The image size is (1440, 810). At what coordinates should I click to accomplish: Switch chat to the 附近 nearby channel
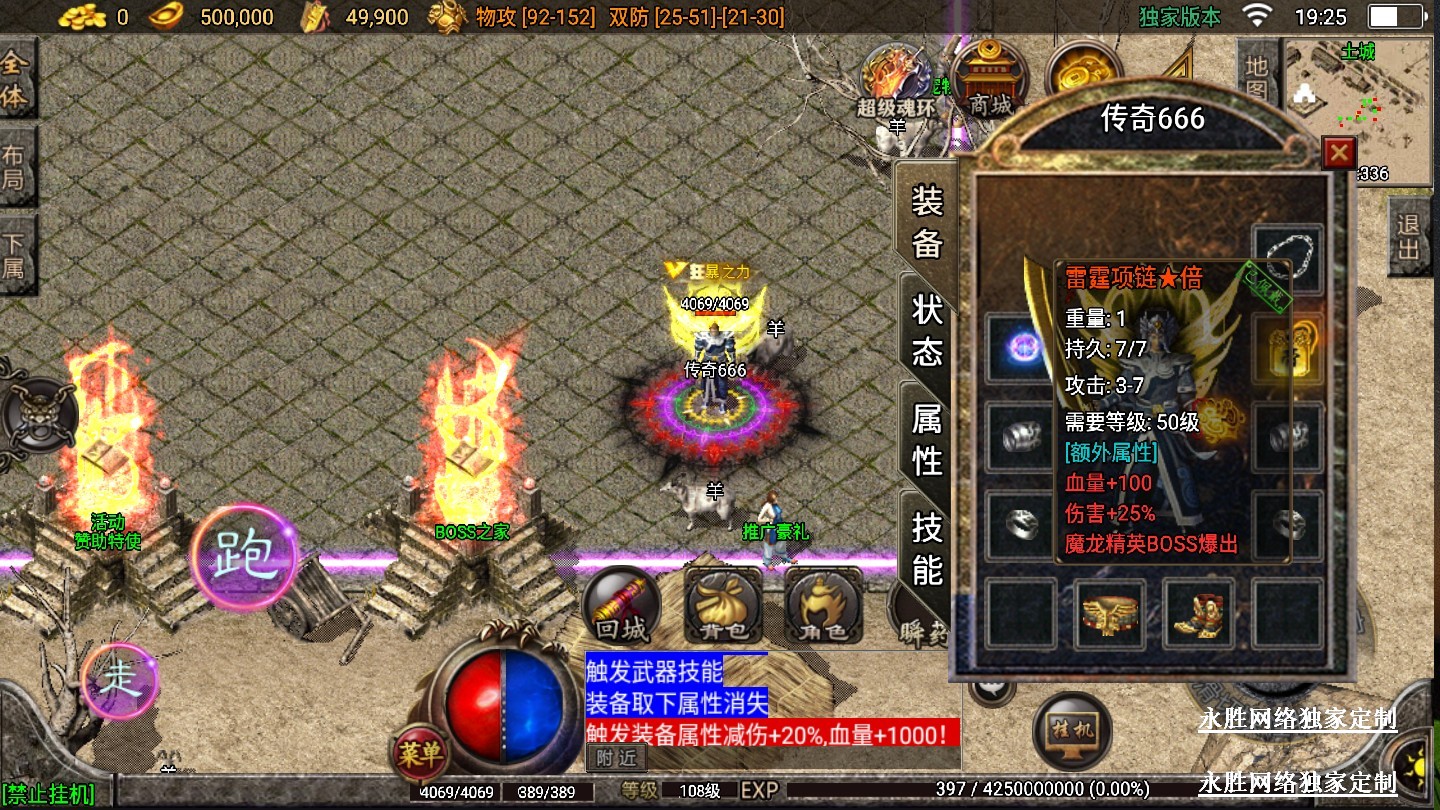point(615,758)
